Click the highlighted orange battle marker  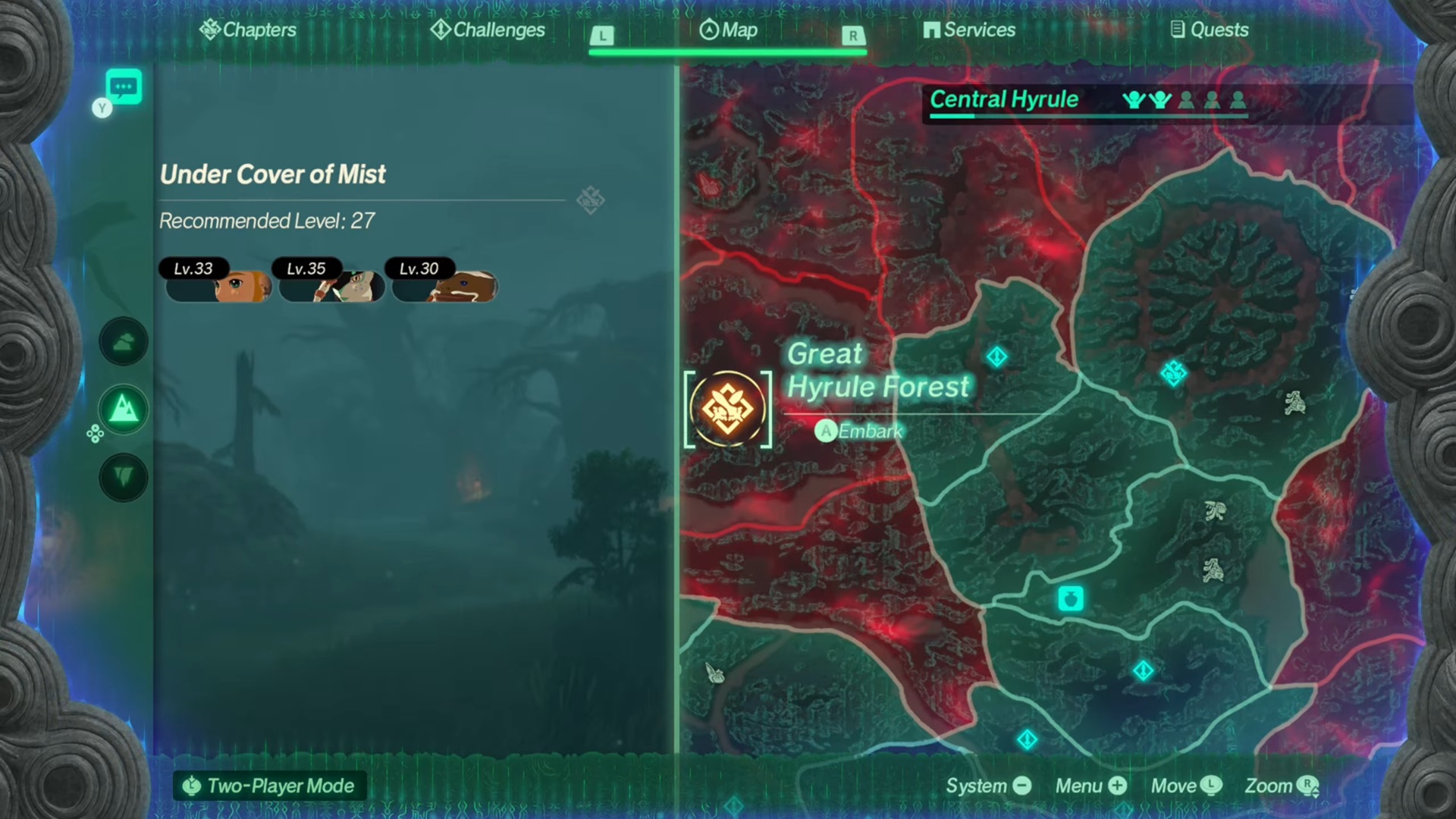[728, 409]
